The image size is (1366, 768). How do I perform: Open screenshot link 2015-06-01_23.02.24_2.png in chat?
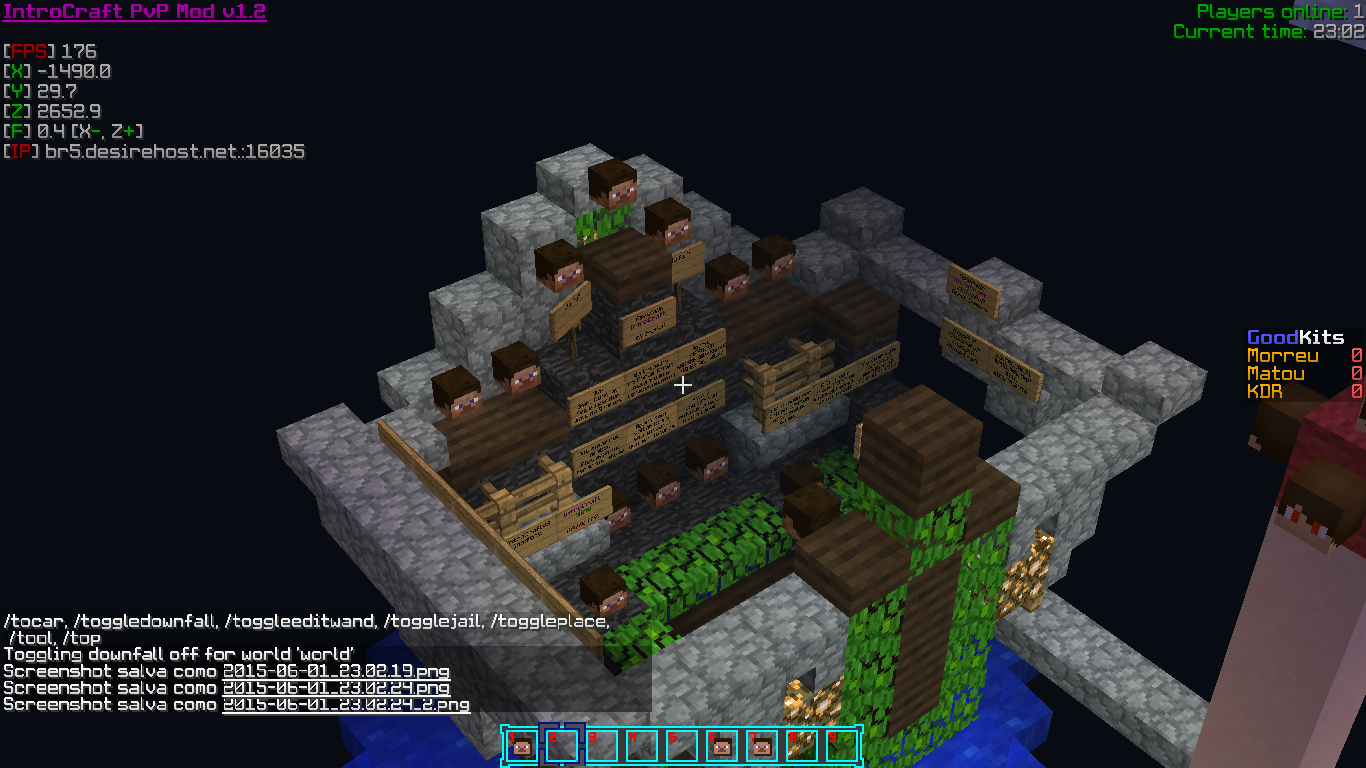tap(346, 704)
